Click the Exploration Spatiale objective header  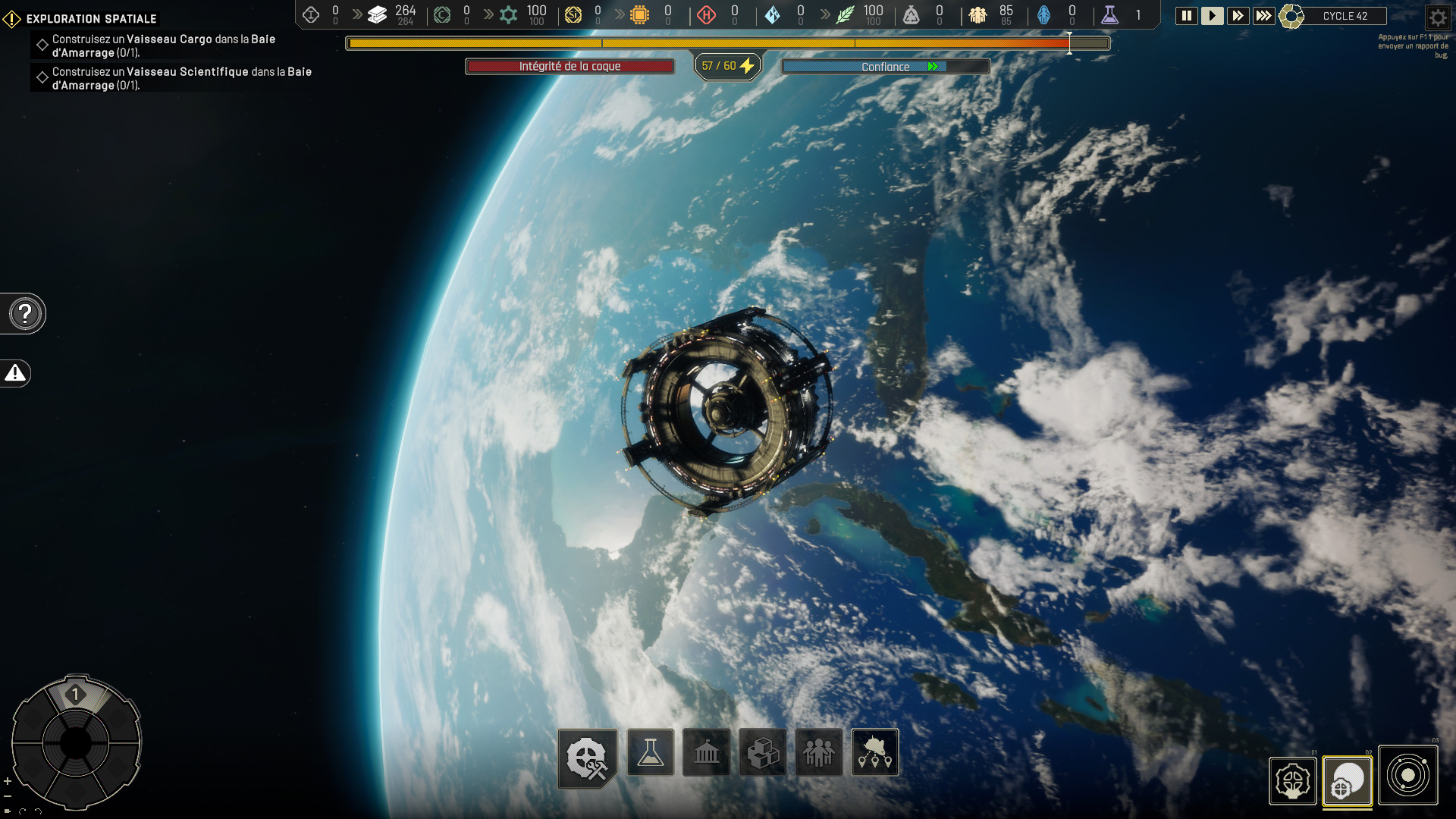point(91,19)
